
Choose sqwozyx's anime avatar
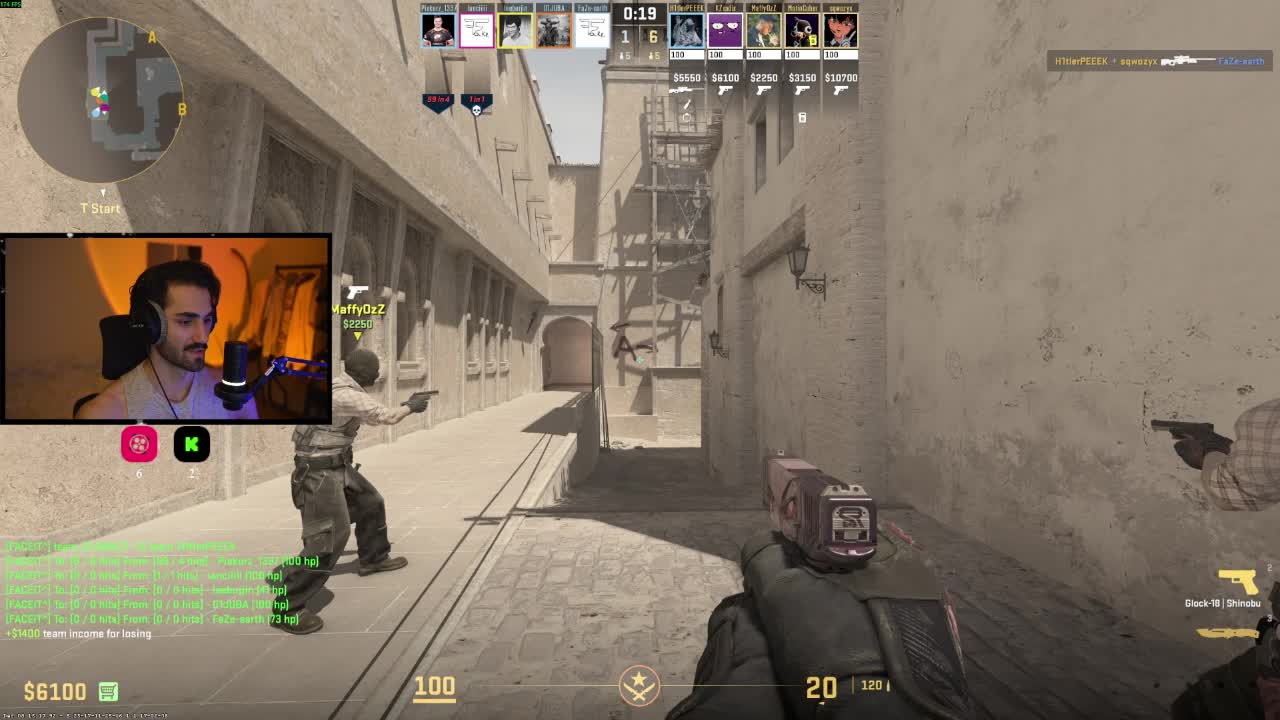pyautogui.click(x=840, y=31)
